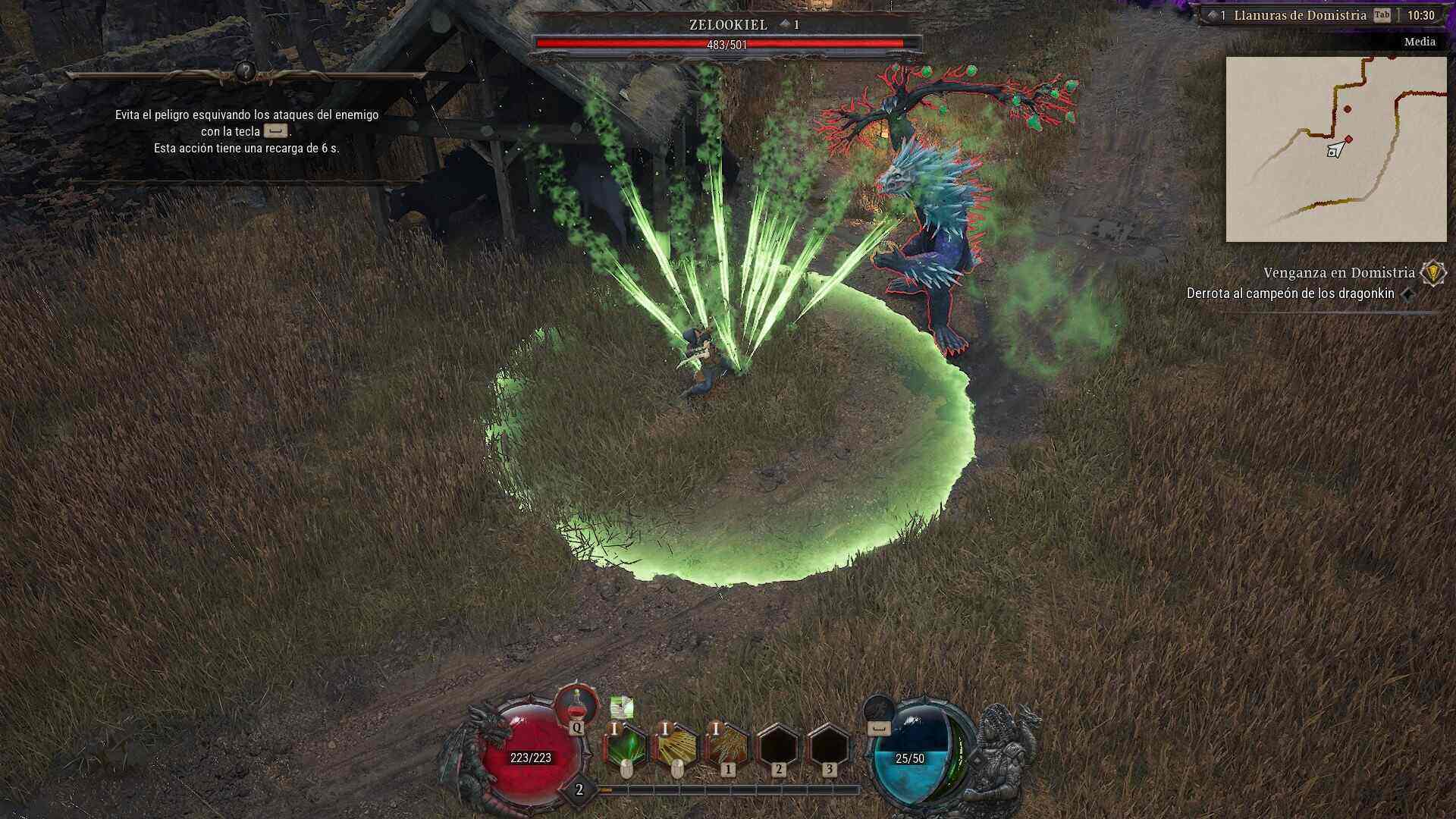
Task: Trigger the yellow radiating rays skill
Action: pyautogui.click(x=676, y=747)
